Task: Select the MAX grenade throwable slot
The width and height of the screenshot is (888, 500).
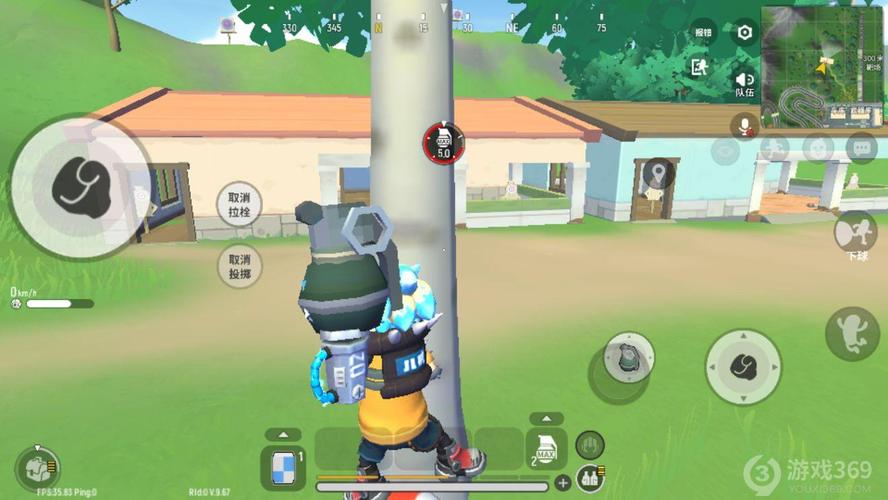Action: 545,450
